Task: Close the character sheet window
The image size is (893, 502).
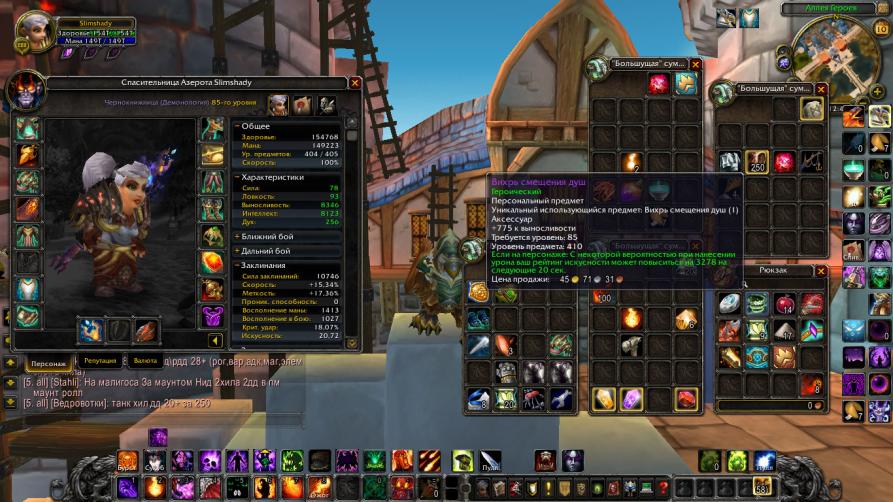Action: [355, 83]
